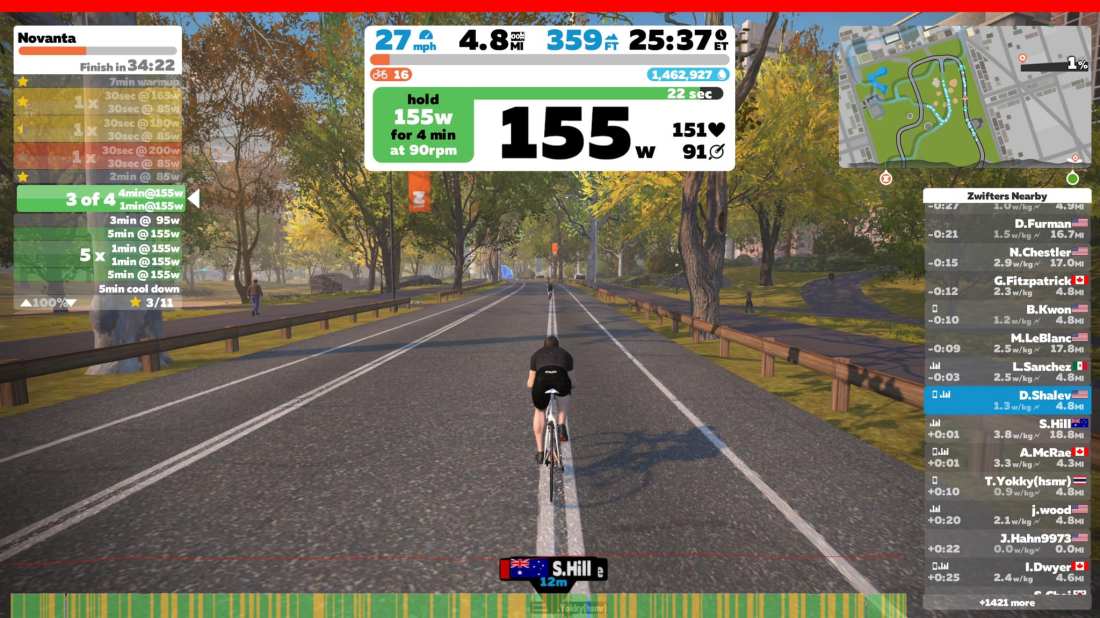The image size is (1100, 618).
Task: Select the current 3 of 4 interval block
Action: tap(100, 198)
